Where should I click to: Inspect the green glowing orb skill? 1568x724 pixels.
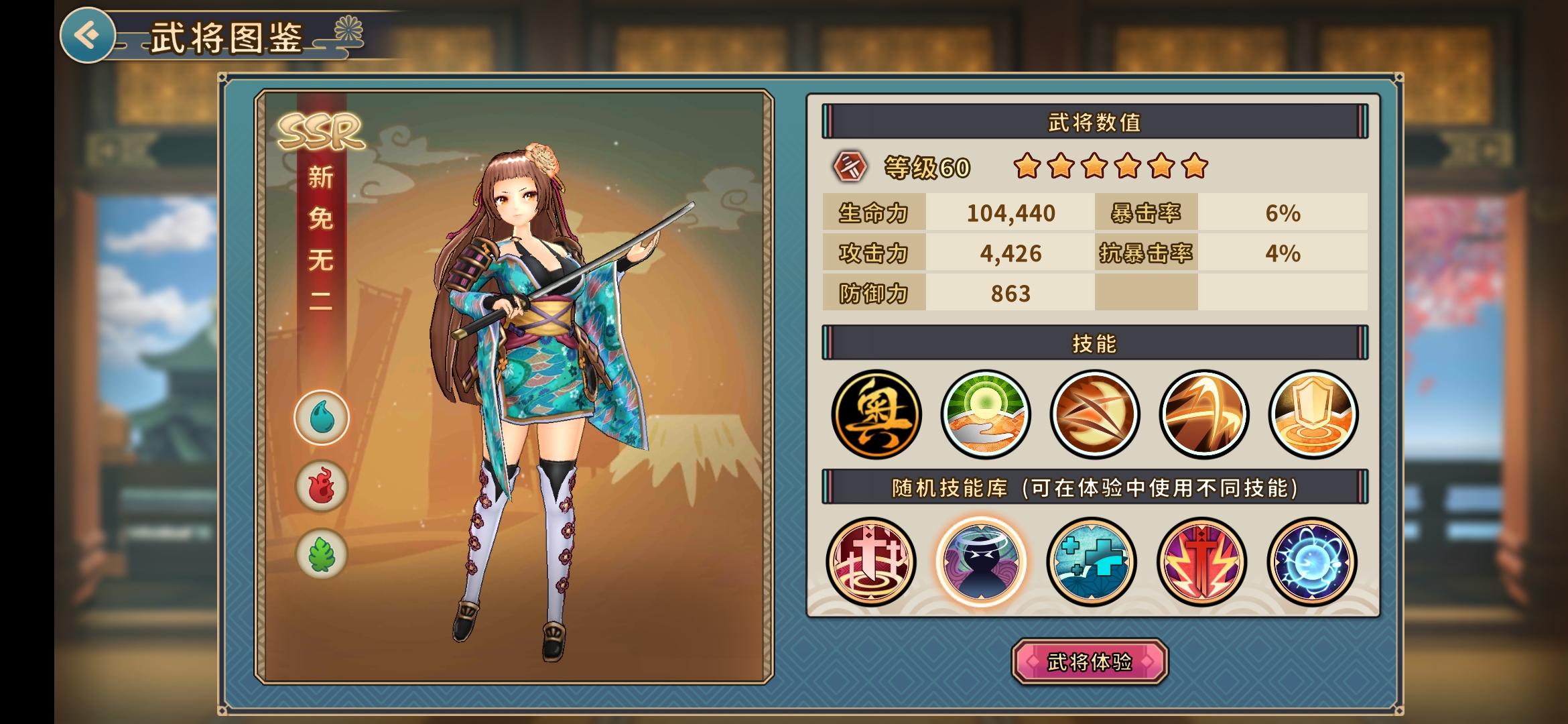[985, 414]
